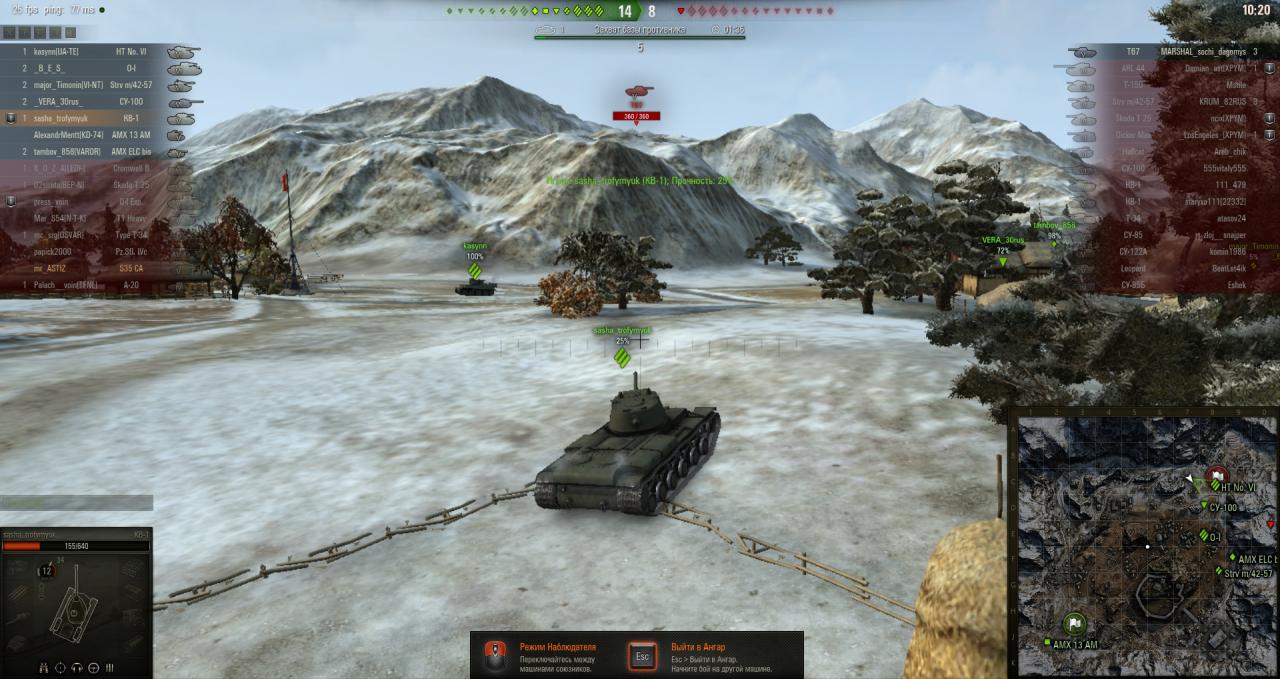Click the O-I marker on the minimap
Viewport: 1280px width, 679px height.
pos(1203,536)
